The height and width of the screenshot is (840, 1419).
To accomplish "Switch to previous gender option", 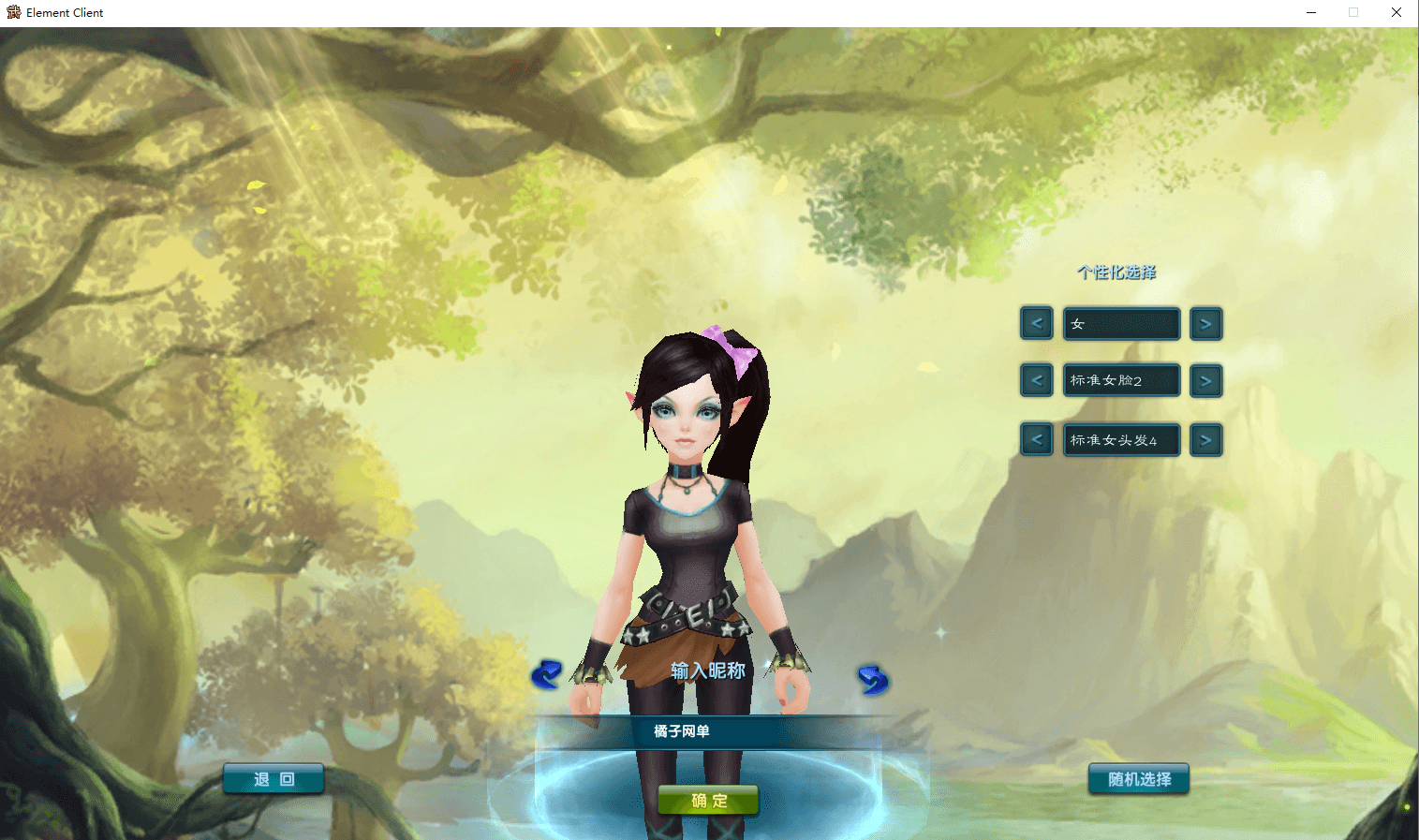I will pos(1037,324).
